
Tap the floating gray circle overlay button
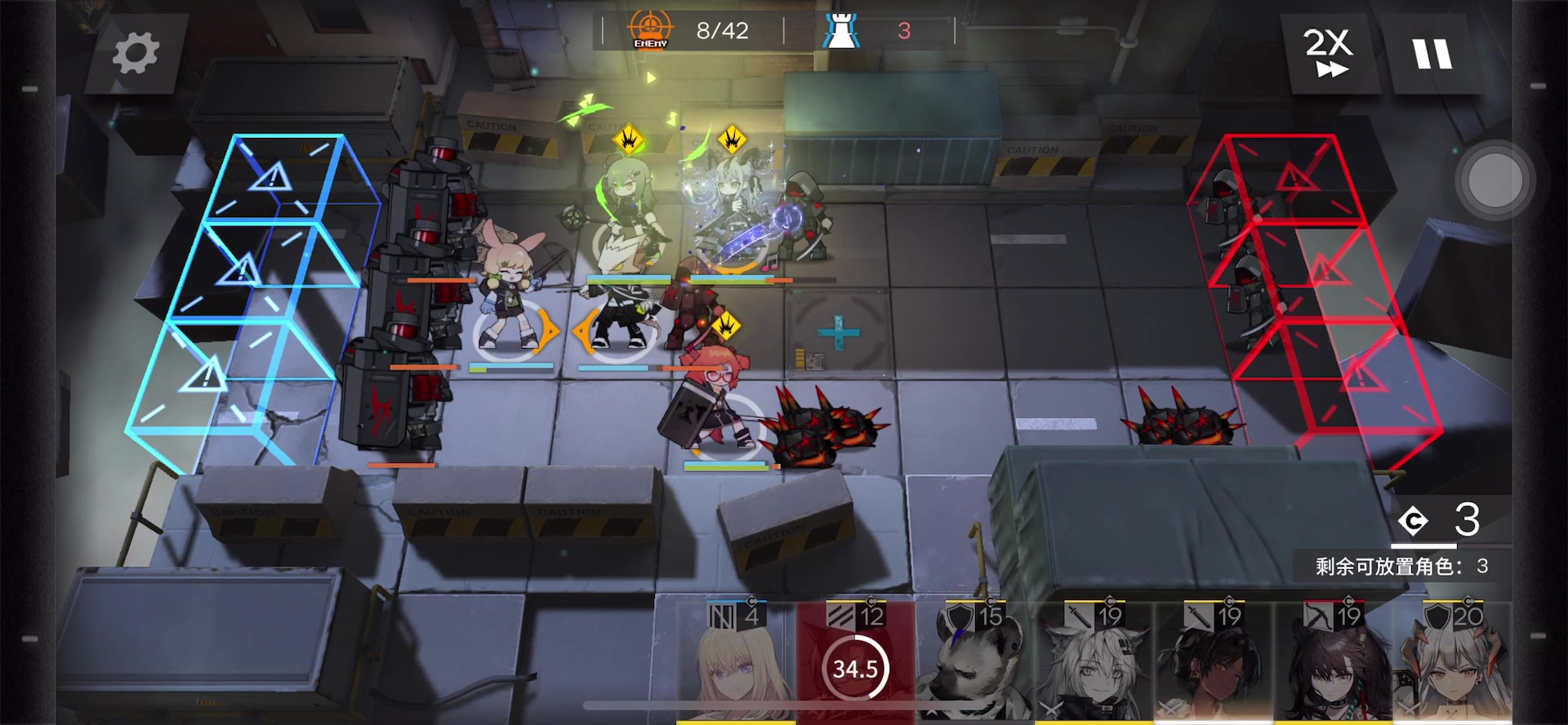coord(1494,180)
